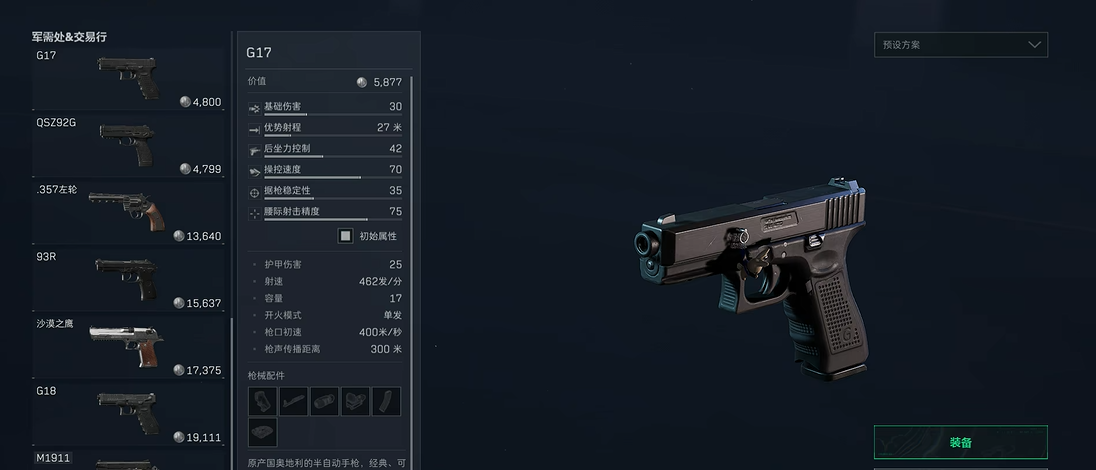Open the 预设方案 preset dropdown
This screenshot has width=1096, height=470.
pyautogui.click(x=960, y=45)
